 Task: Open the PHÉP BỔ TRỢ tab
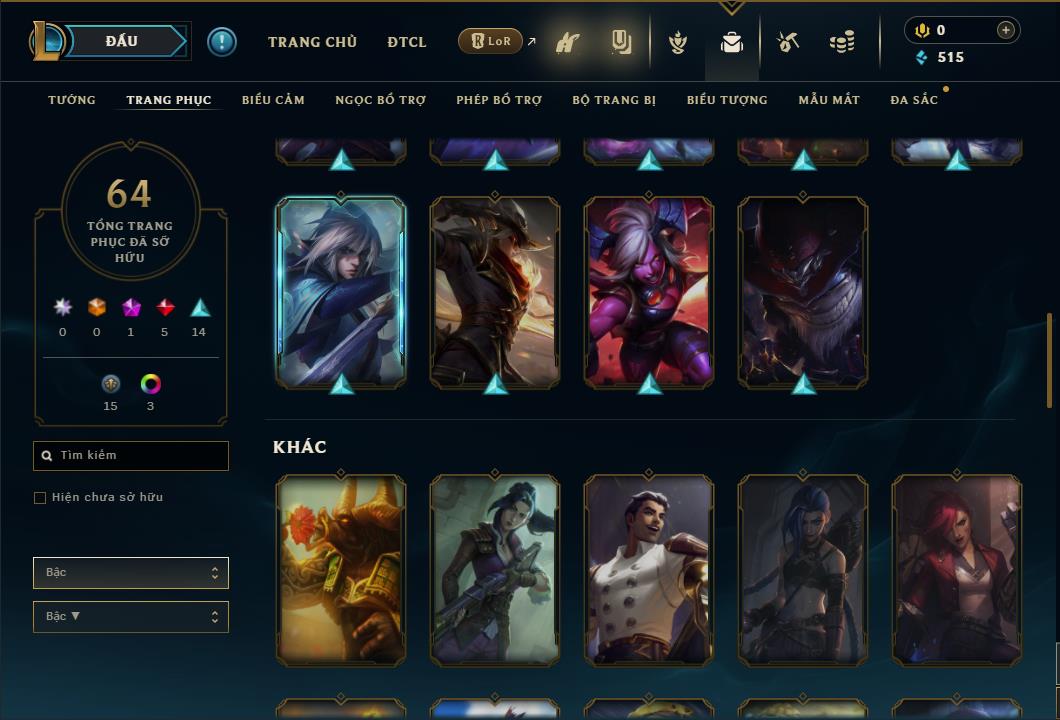tap(499, 100)
